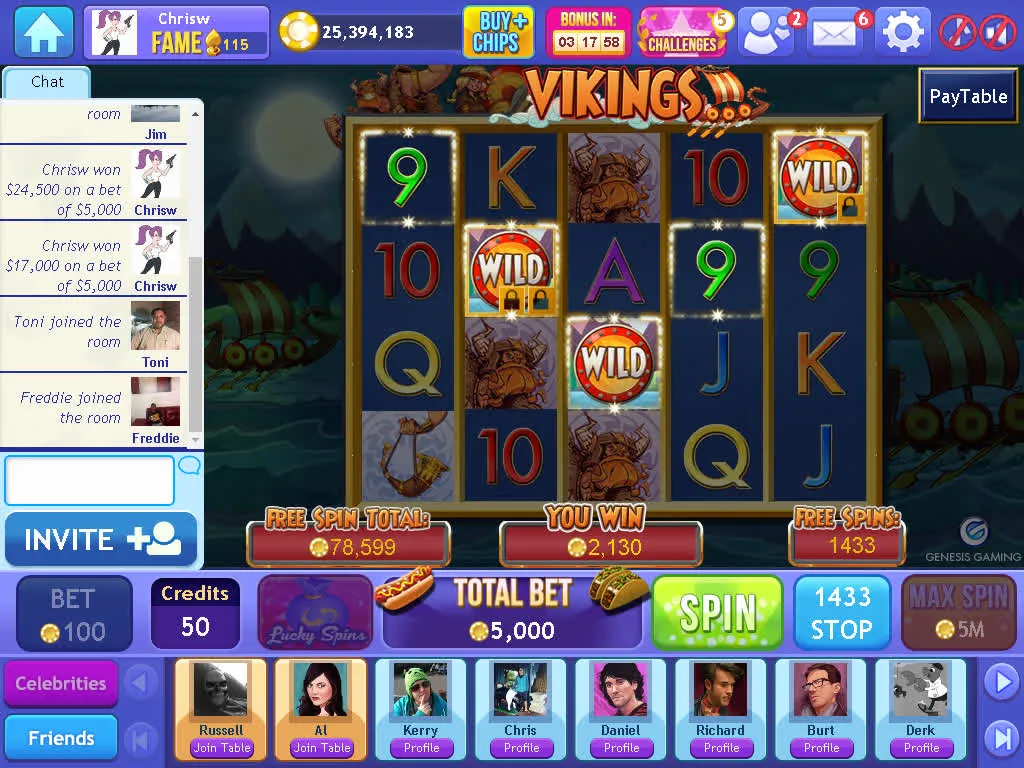Viewport: 1024px width, 768px height.
Task: Show the Celebrities list
Action: coord(61,684)
